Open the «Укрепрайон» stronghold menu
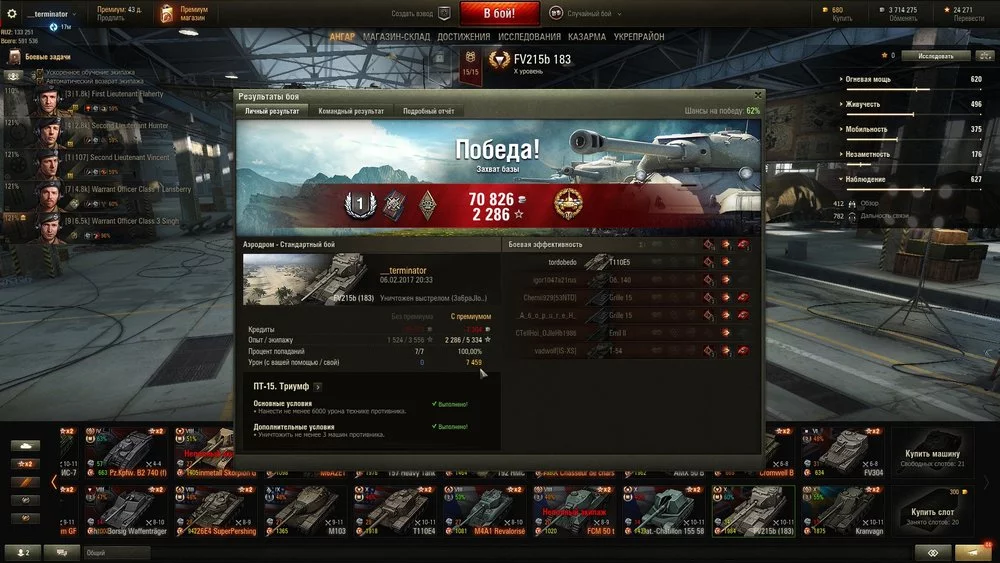This screenshot has height=563, width=1000. (x=639, y=37)
